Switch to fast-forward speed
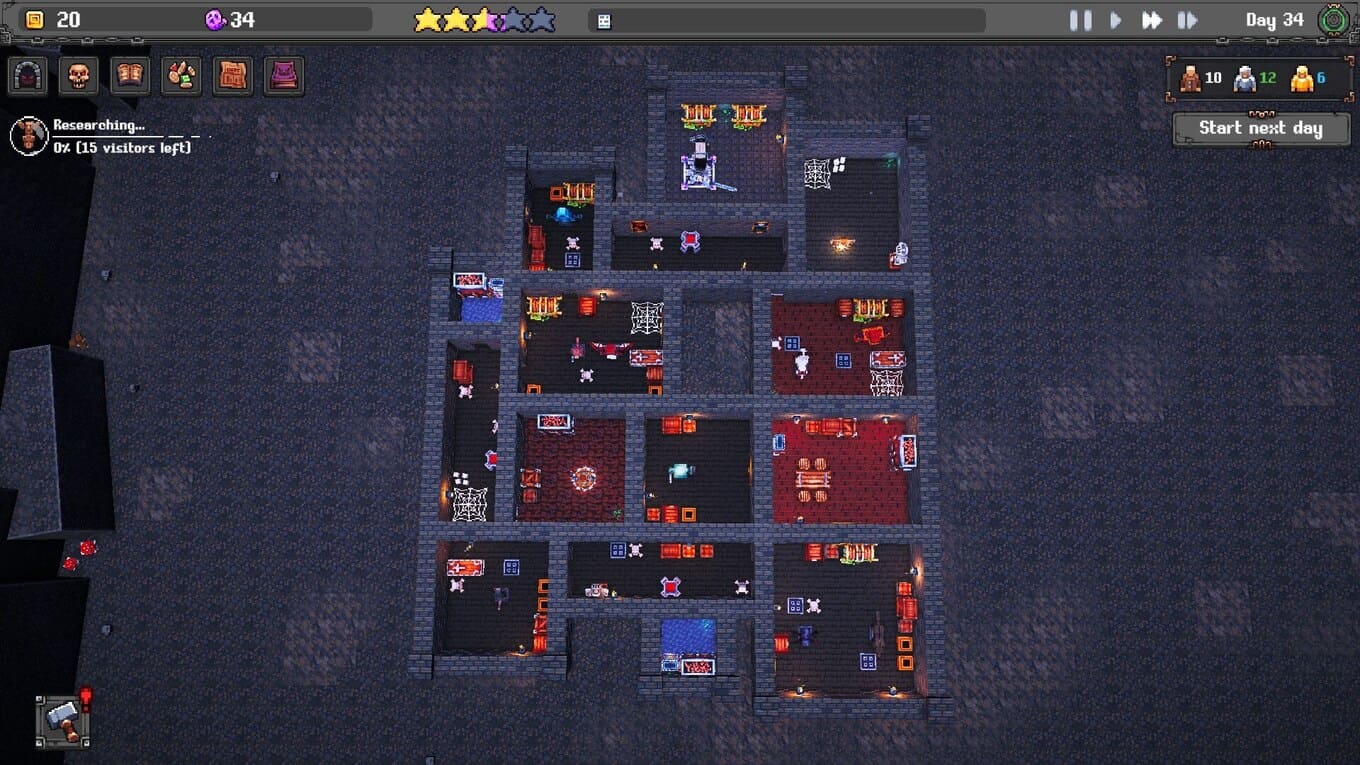Image resolution: width=1360 pixels, height=765 pixels. coord(1152,20)
